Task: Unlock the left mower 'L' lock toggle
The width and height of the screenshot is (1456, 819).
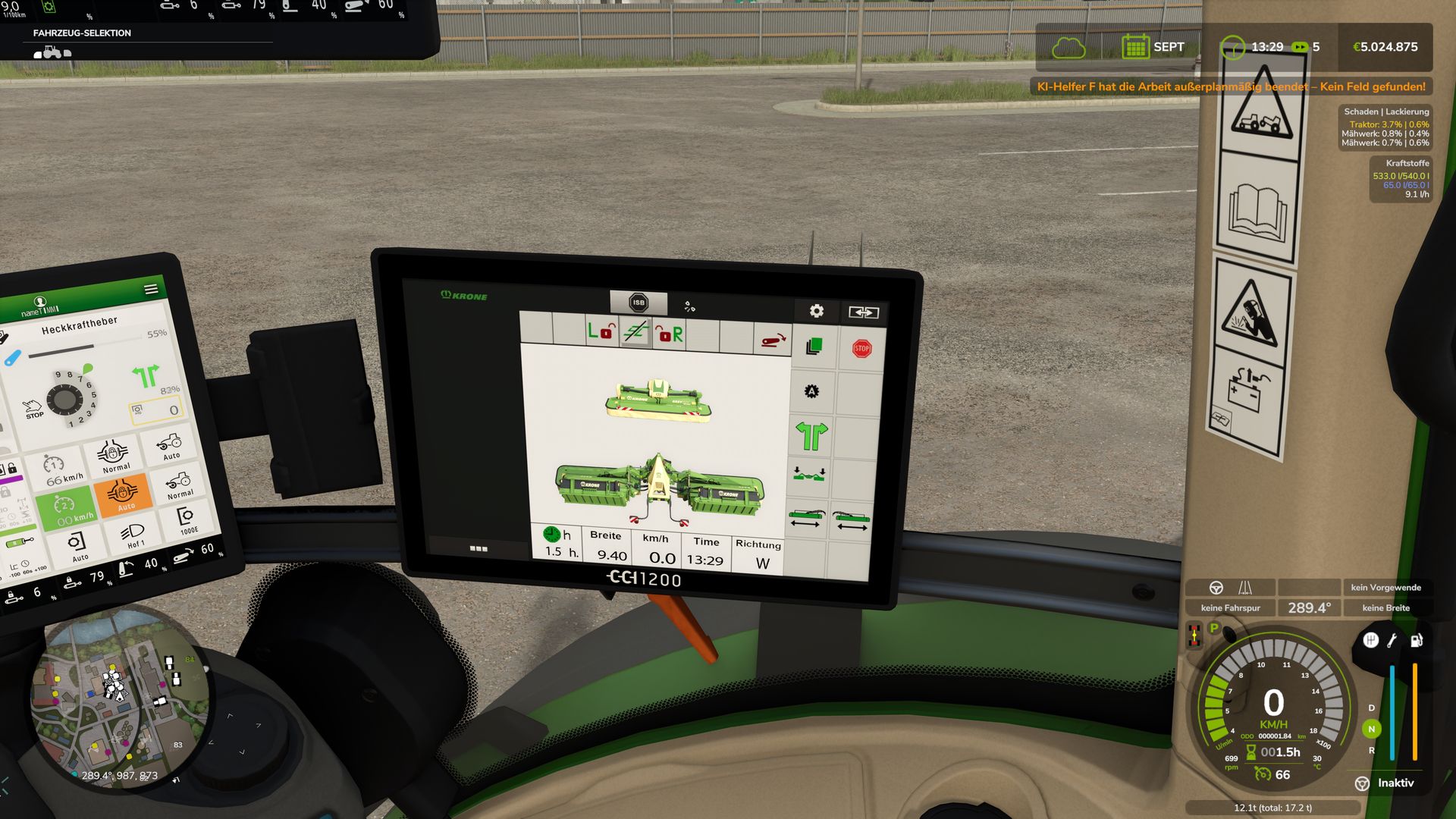Action: click(603, 331)
